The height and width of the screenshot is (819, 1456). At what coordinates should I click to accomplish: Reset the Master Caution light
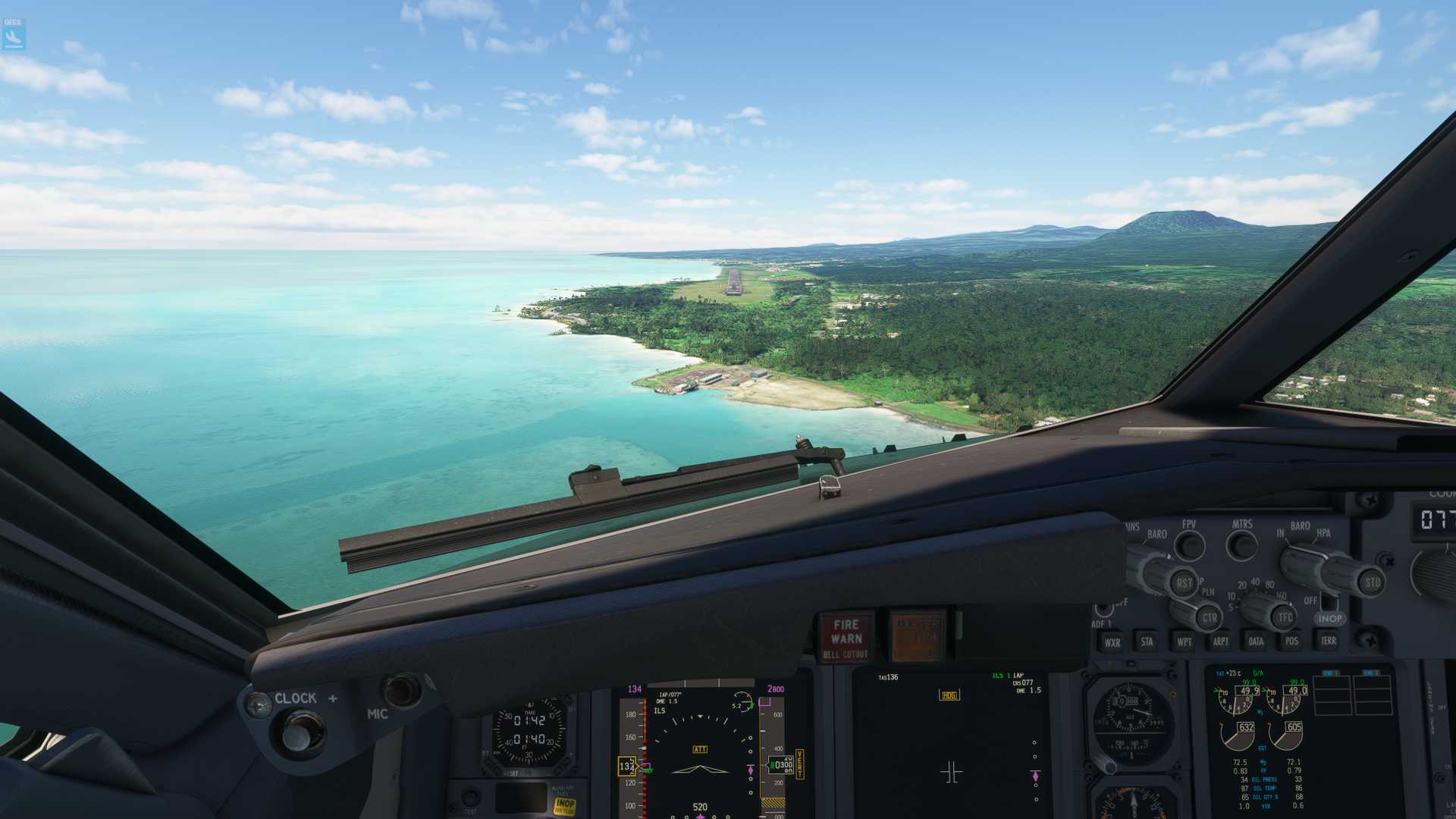point(918,635)
